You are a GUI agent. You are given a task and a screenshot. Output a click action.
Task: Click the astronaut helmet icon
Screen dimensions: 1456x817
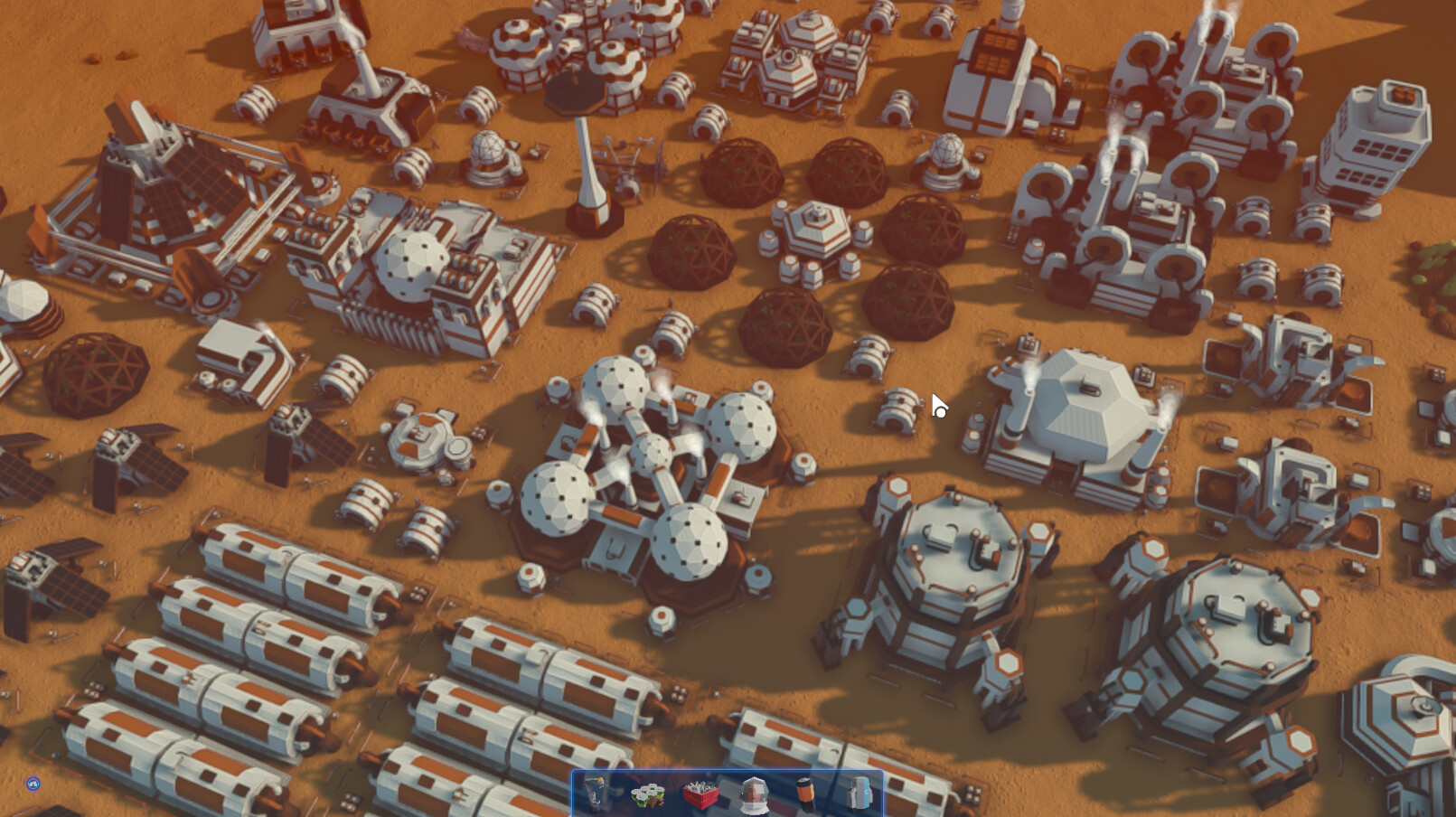755,794
